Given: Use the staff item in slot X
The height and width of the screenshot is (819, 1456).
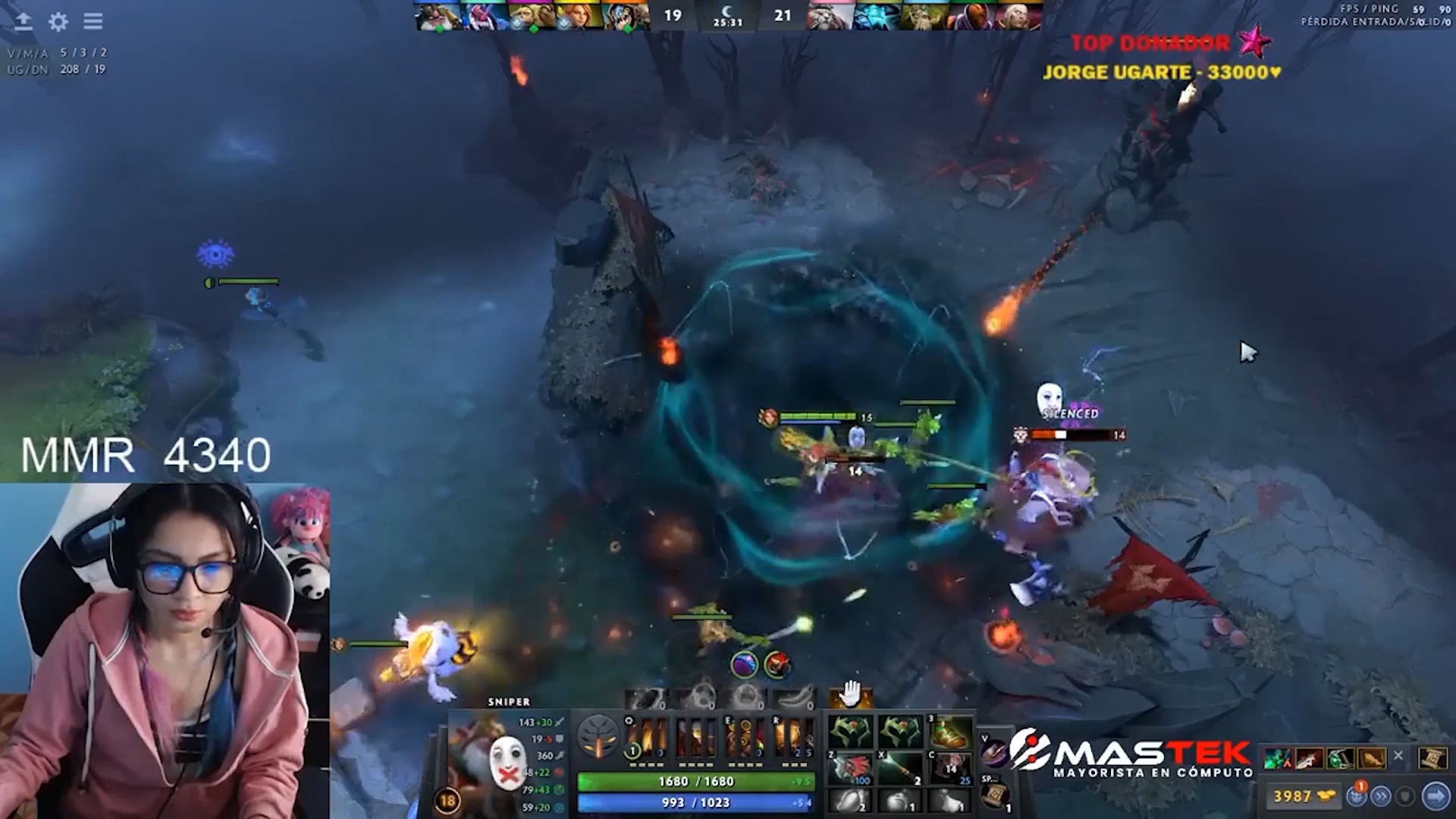Looking at the screenshot, I should tap(901, 768).
